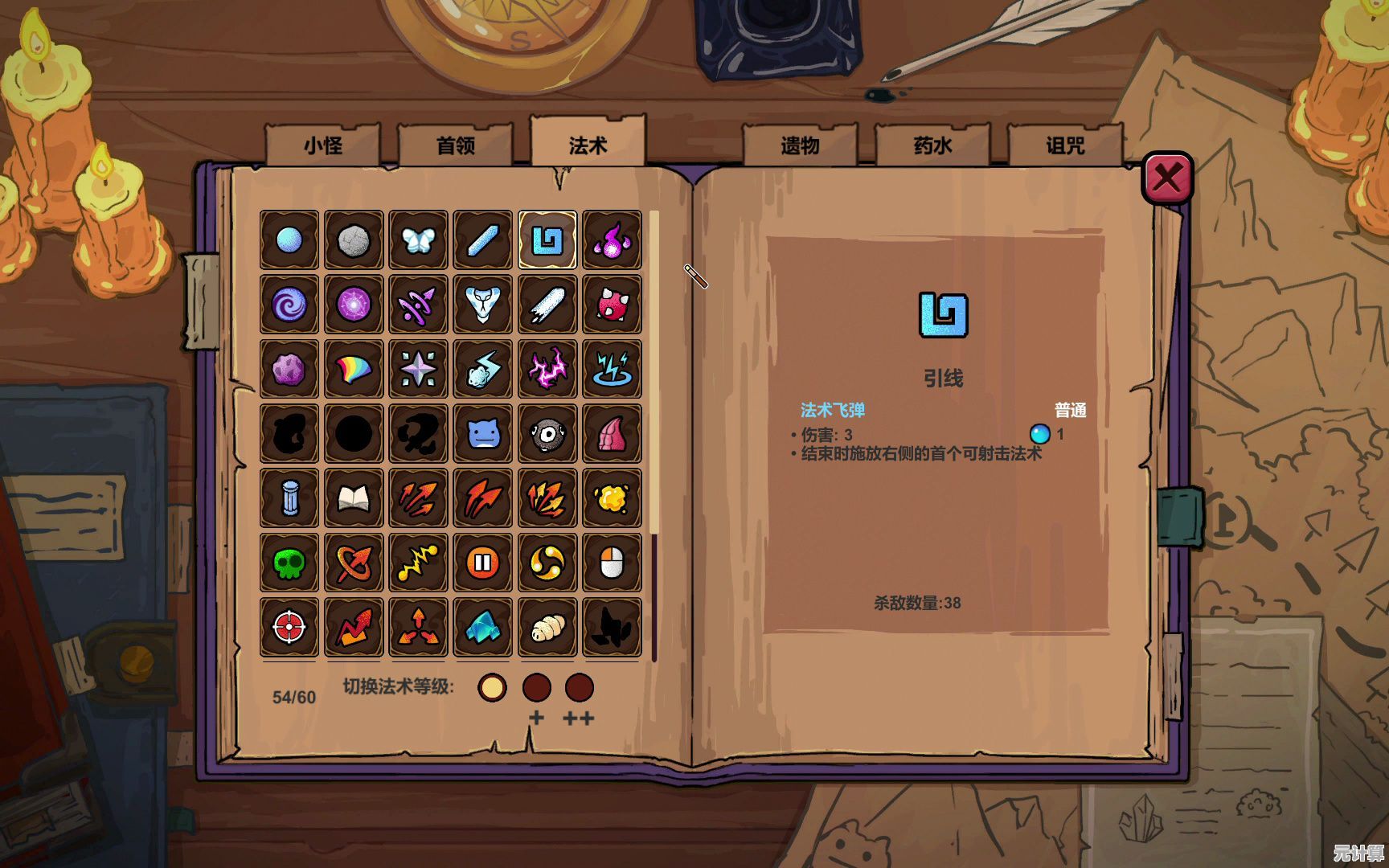Choose the one-eyed black ball spell
This screenshot has height=868, width=1389.
(547, 435)
